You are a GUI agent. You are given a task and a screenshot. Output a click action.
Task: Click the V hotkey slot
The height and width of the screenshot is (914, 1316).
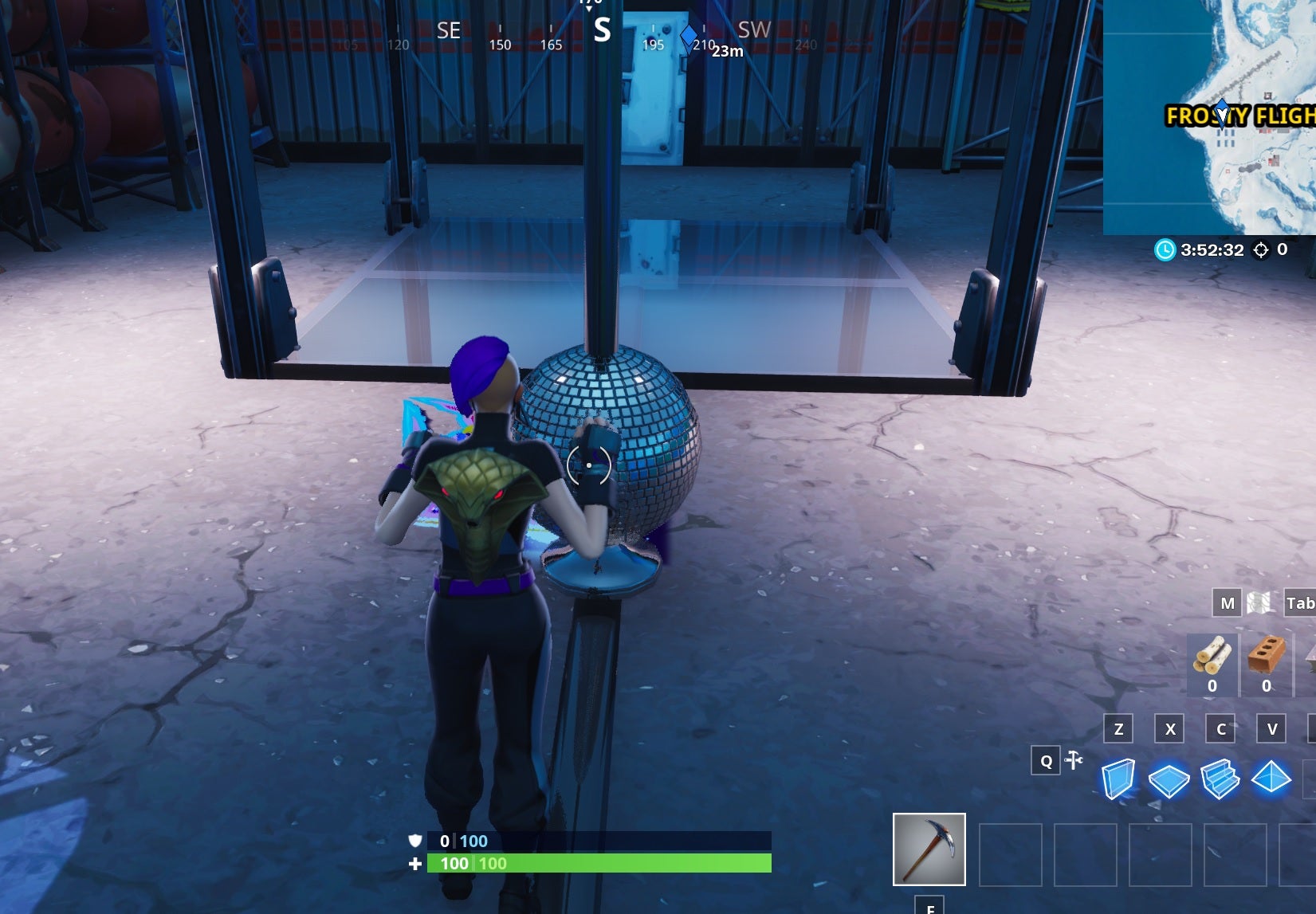[1271, 728]
